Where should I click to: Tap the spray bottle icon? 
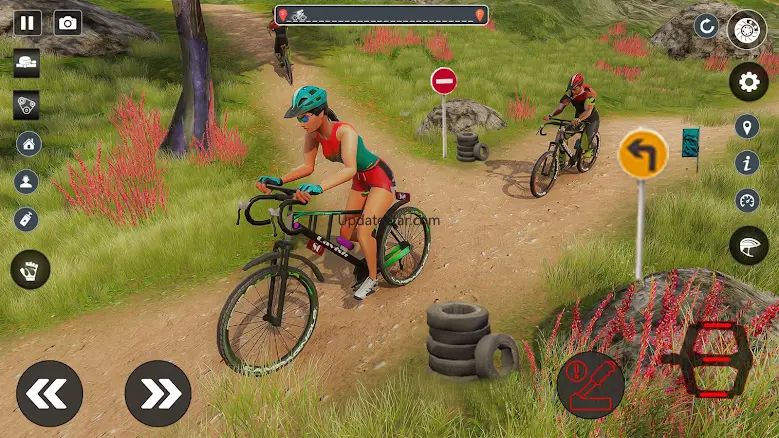point(28,219)
